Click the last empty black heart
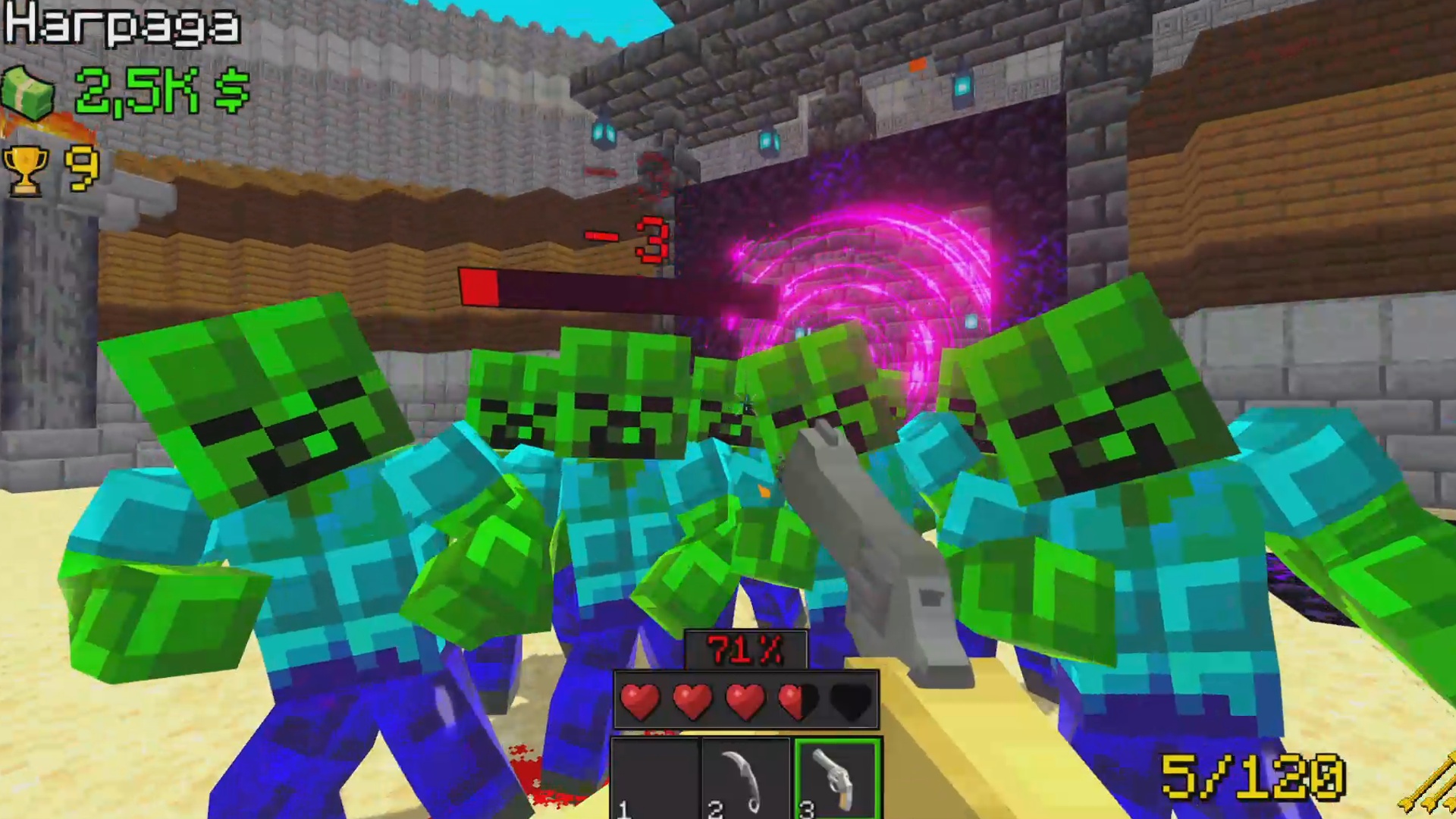 [850, 701]
